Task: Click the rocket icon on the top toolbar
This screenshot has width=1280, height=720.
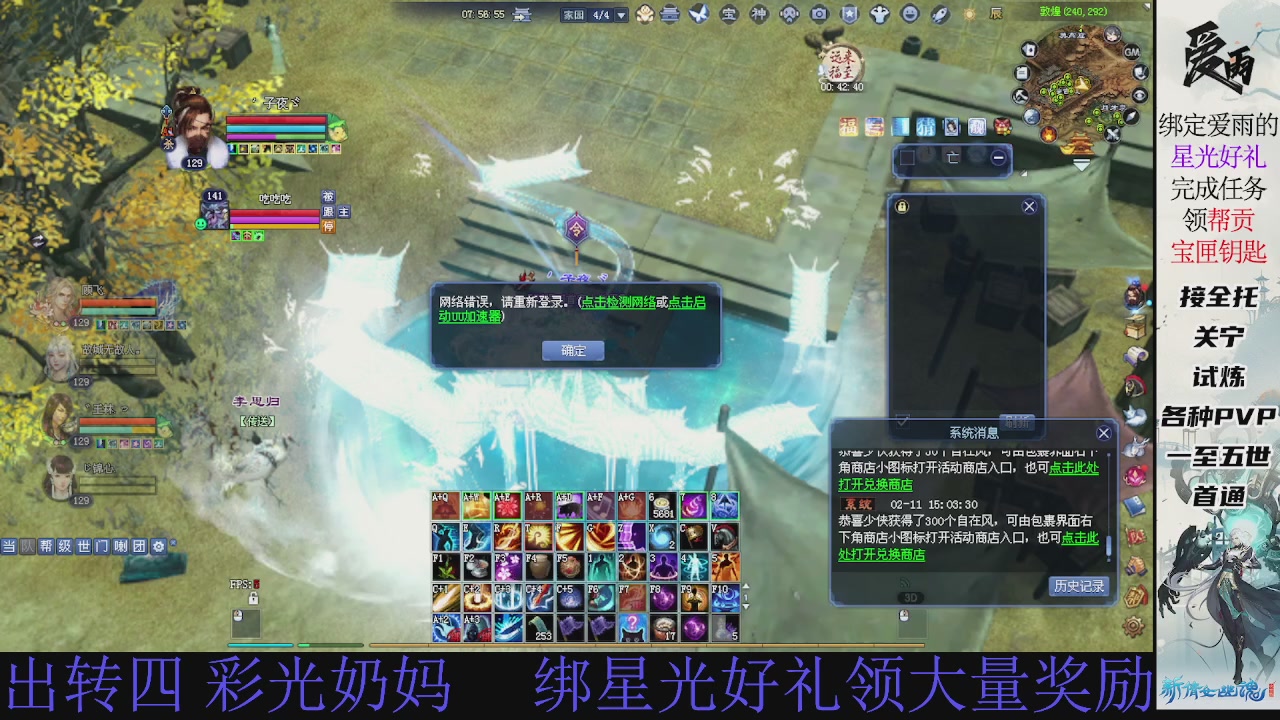Action: tap(938, 13)
